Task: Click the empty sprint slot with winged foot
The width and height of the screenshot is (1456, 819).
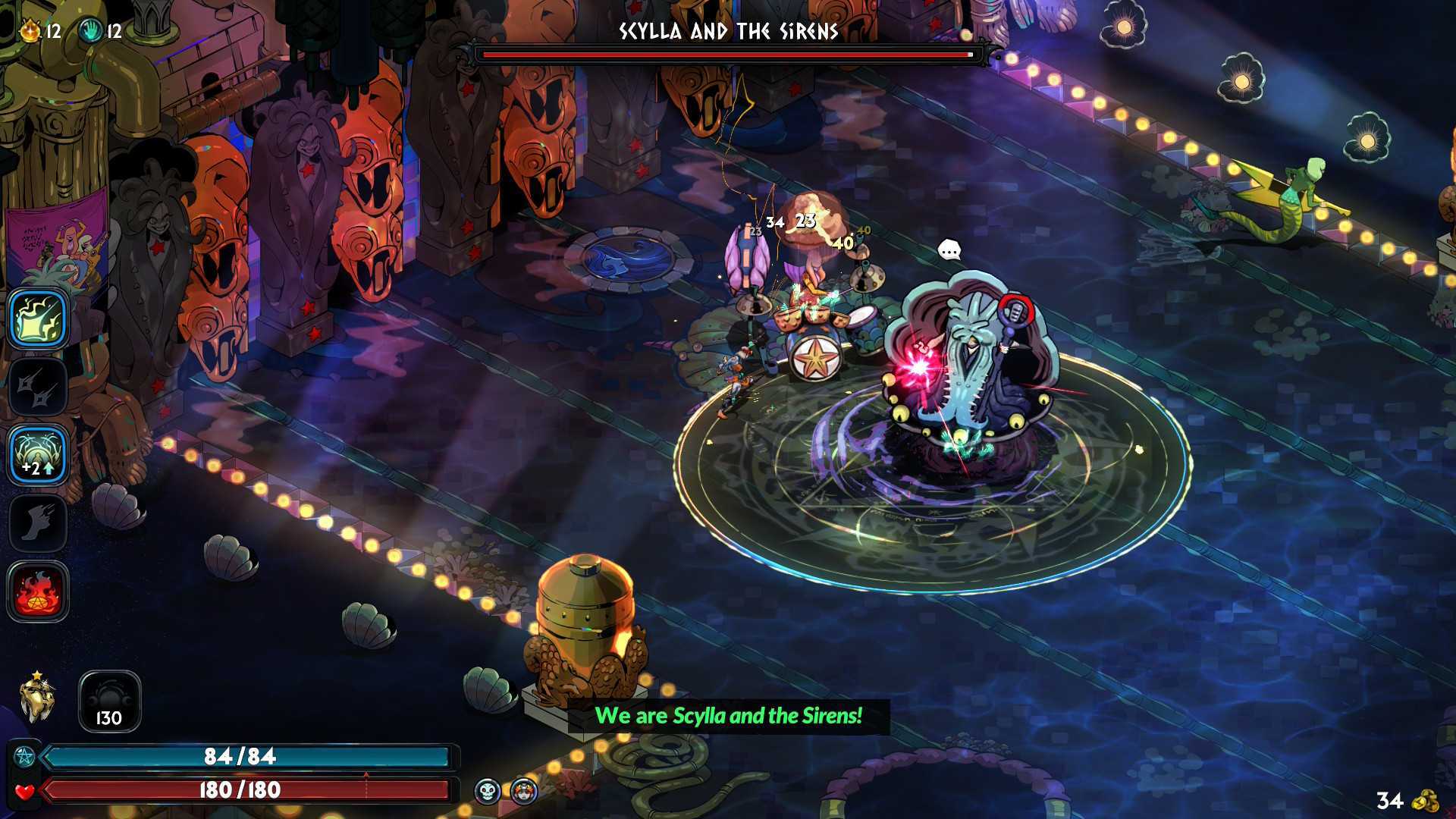Action: 38,523
